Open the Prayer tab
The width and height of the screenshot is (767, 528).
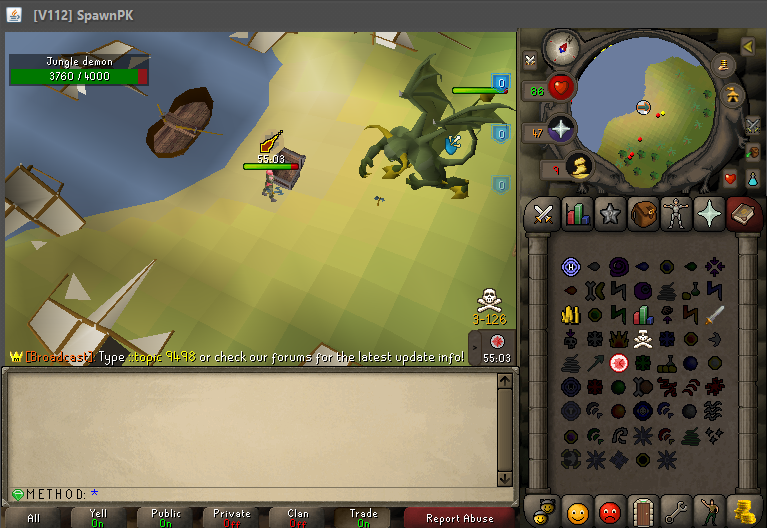(709, 213)
